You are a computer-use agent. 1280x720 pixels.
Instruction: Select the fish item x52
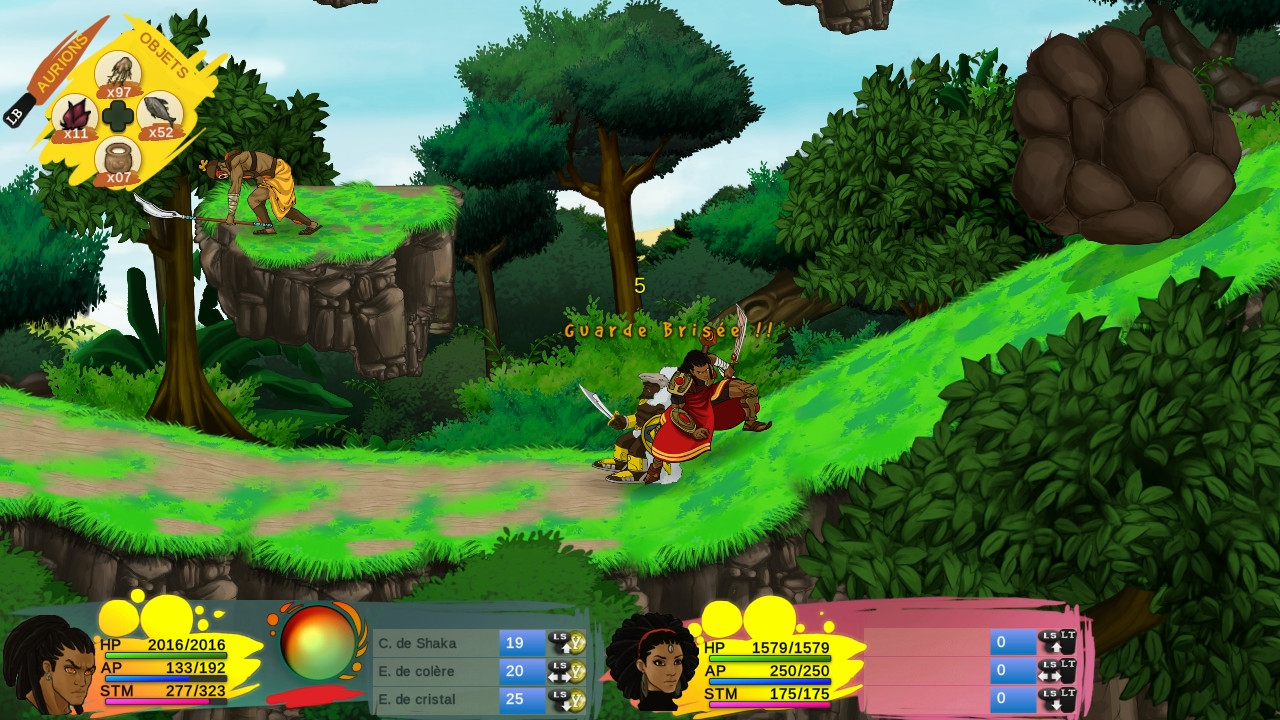(x=160, y=116)
